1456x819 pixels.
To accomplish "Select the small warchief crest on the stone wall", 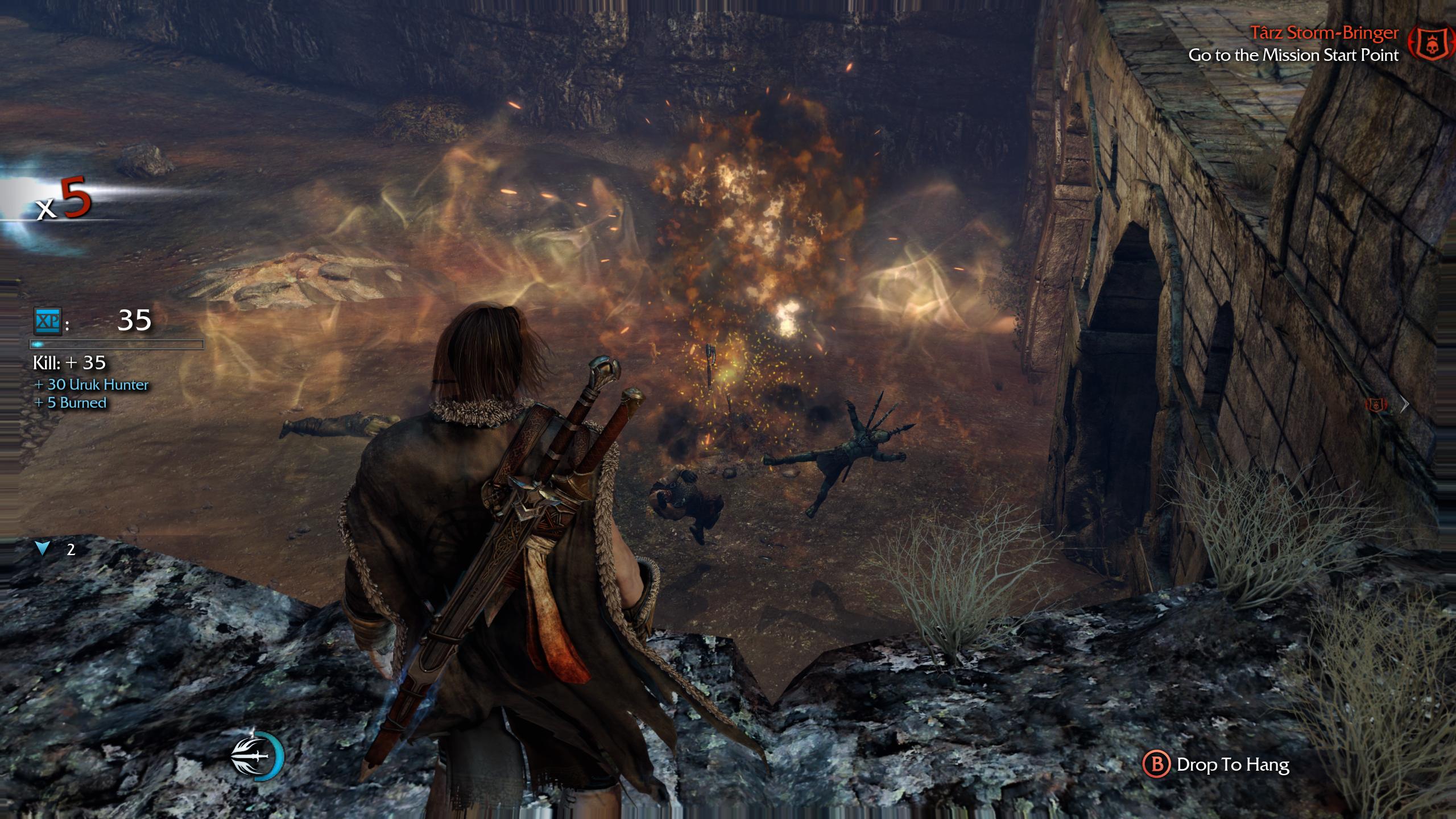I will click(x=1376, y=405).
